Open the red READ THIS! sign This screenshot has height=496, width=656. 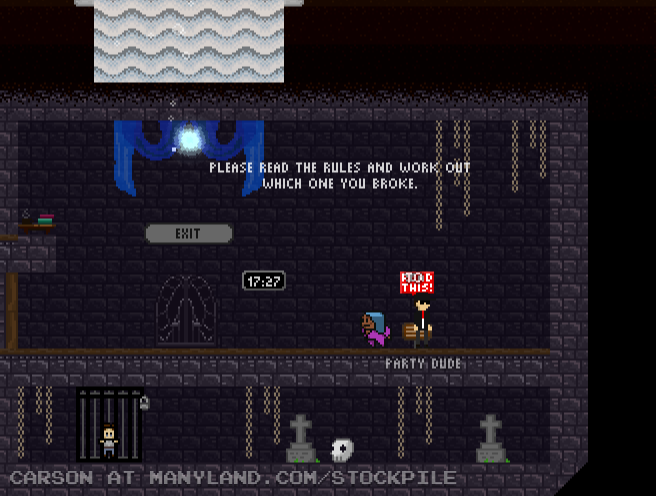(417, 282)
